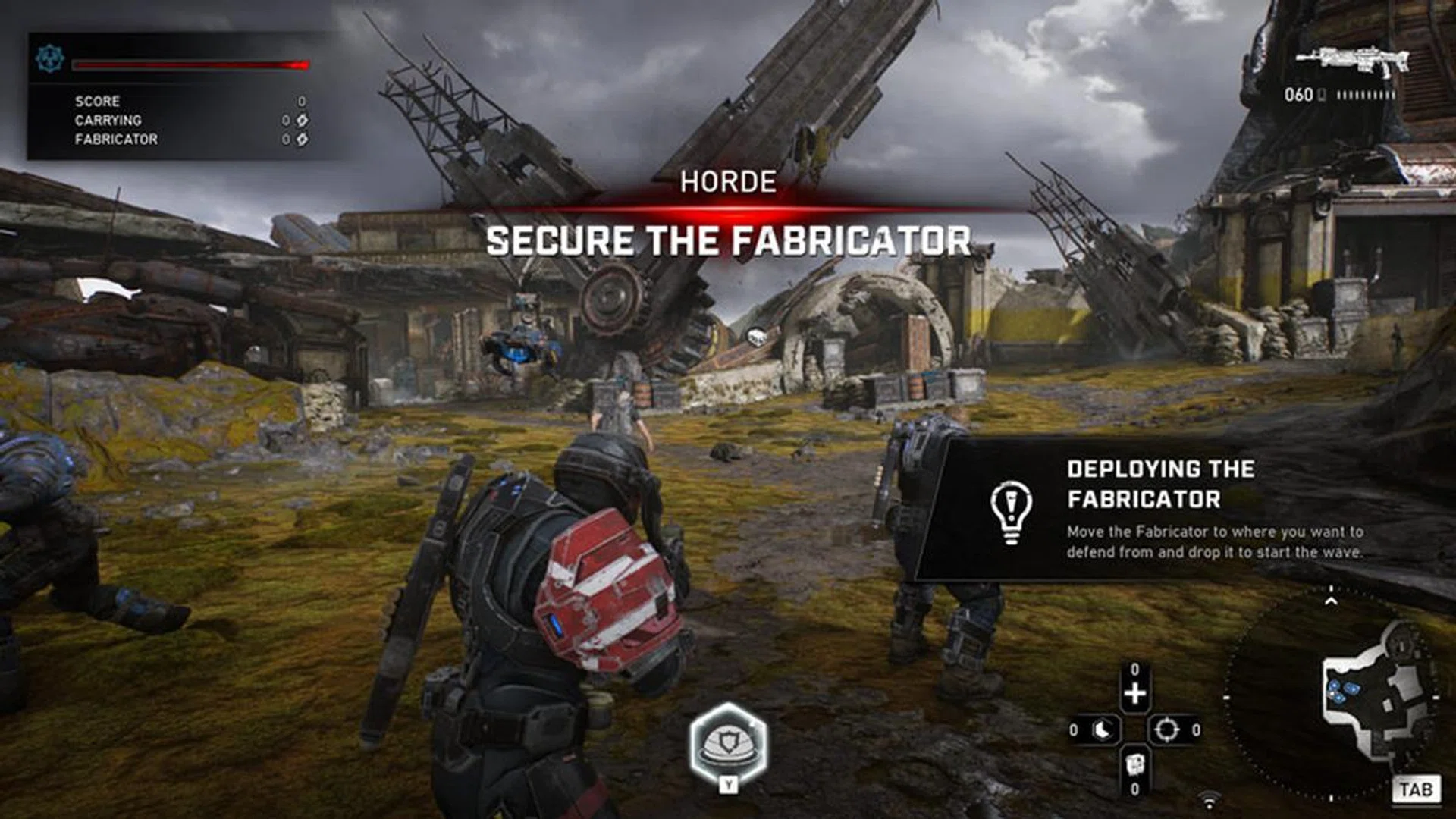Click the gear cog emblem icon

click(51, 58)
